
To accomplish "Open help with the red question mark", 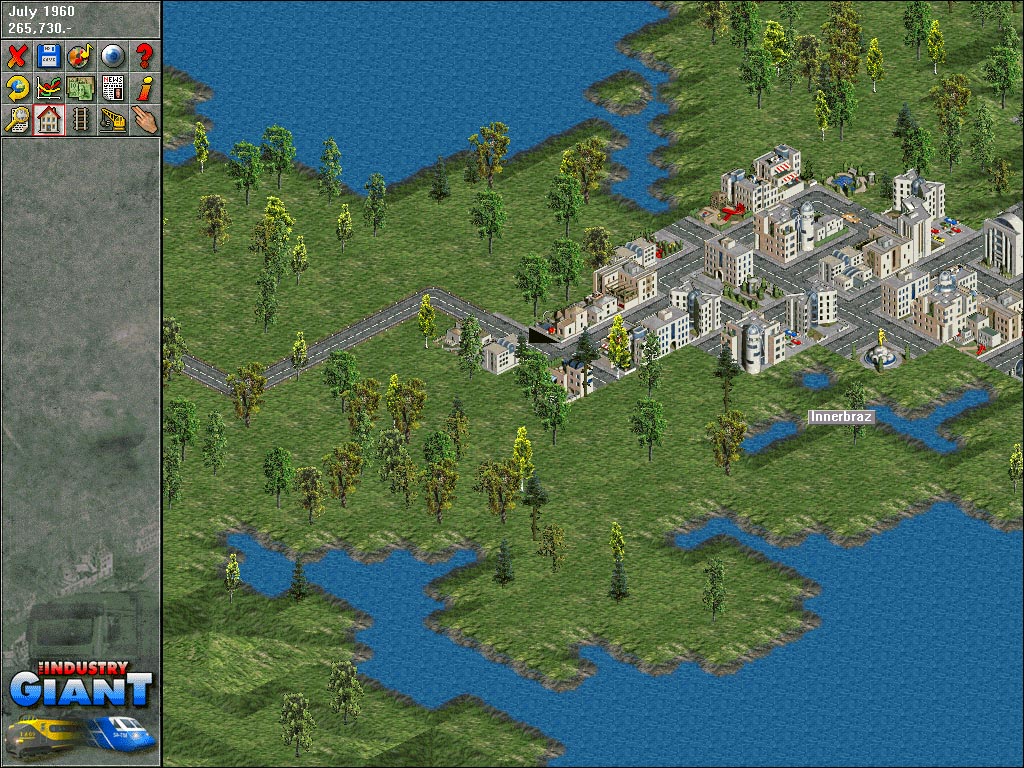I will point(144,56).
